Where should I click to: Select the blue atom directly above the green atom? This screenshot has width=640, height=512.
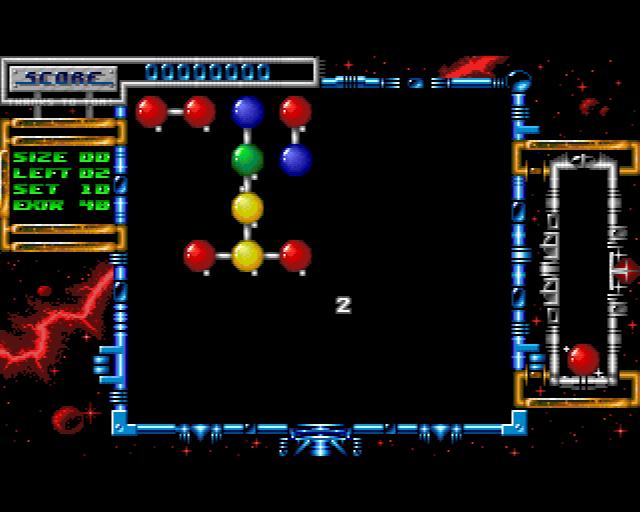[247, 111]
